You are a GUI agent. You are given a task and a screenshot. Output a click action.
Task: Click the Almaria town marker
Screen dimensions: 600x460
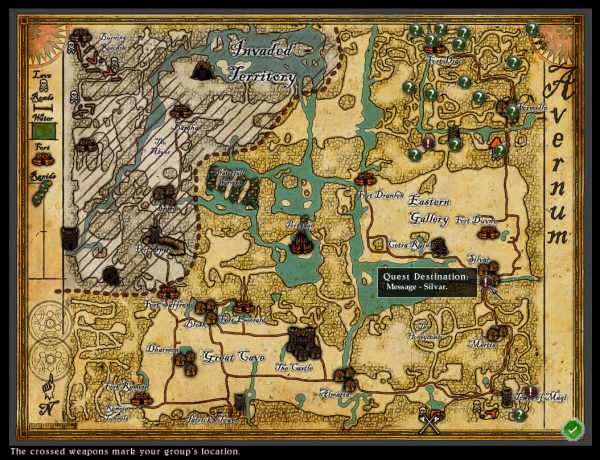coord(345,378)
